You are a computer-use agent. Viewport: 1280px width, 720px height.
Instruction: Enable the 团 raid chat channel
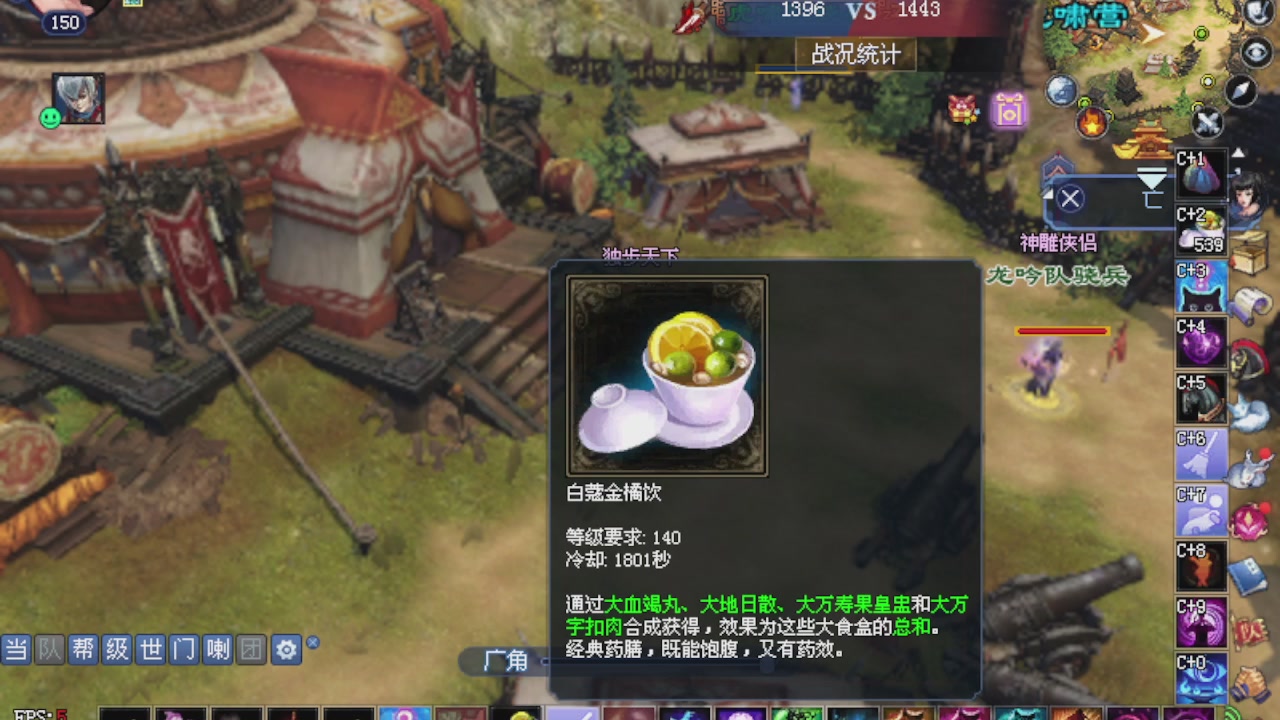[249, 649]
